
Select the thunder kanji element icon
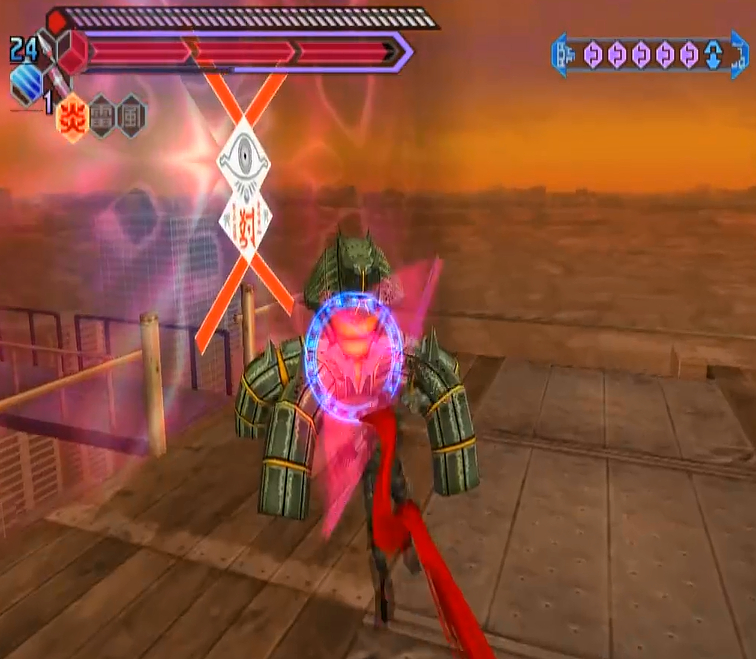tap(102, 118)
